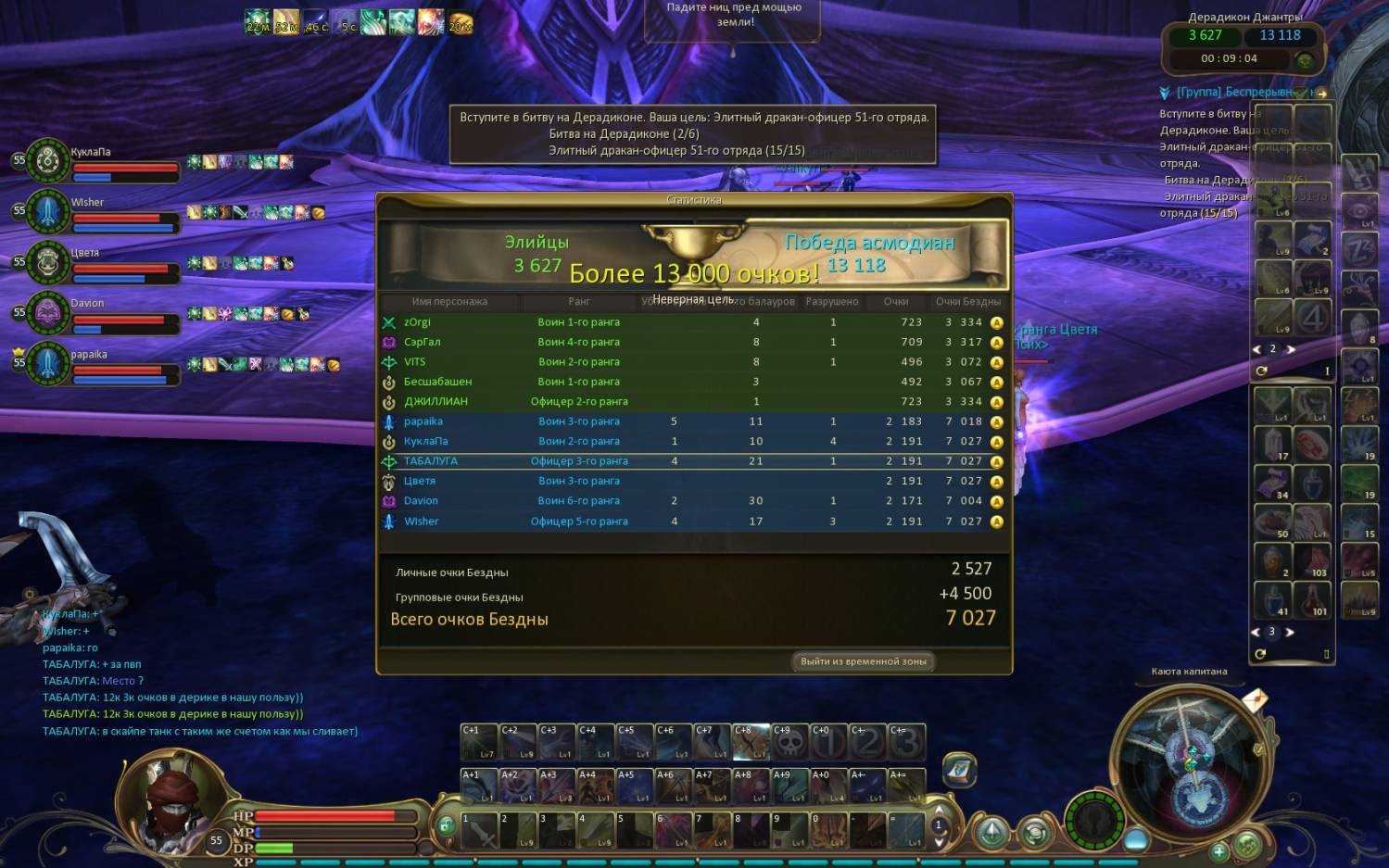Image resolution: width=1389 pixels, height=868 pixels.
Task: Toggle the green hotbar lock button
Action: [446, 825]
